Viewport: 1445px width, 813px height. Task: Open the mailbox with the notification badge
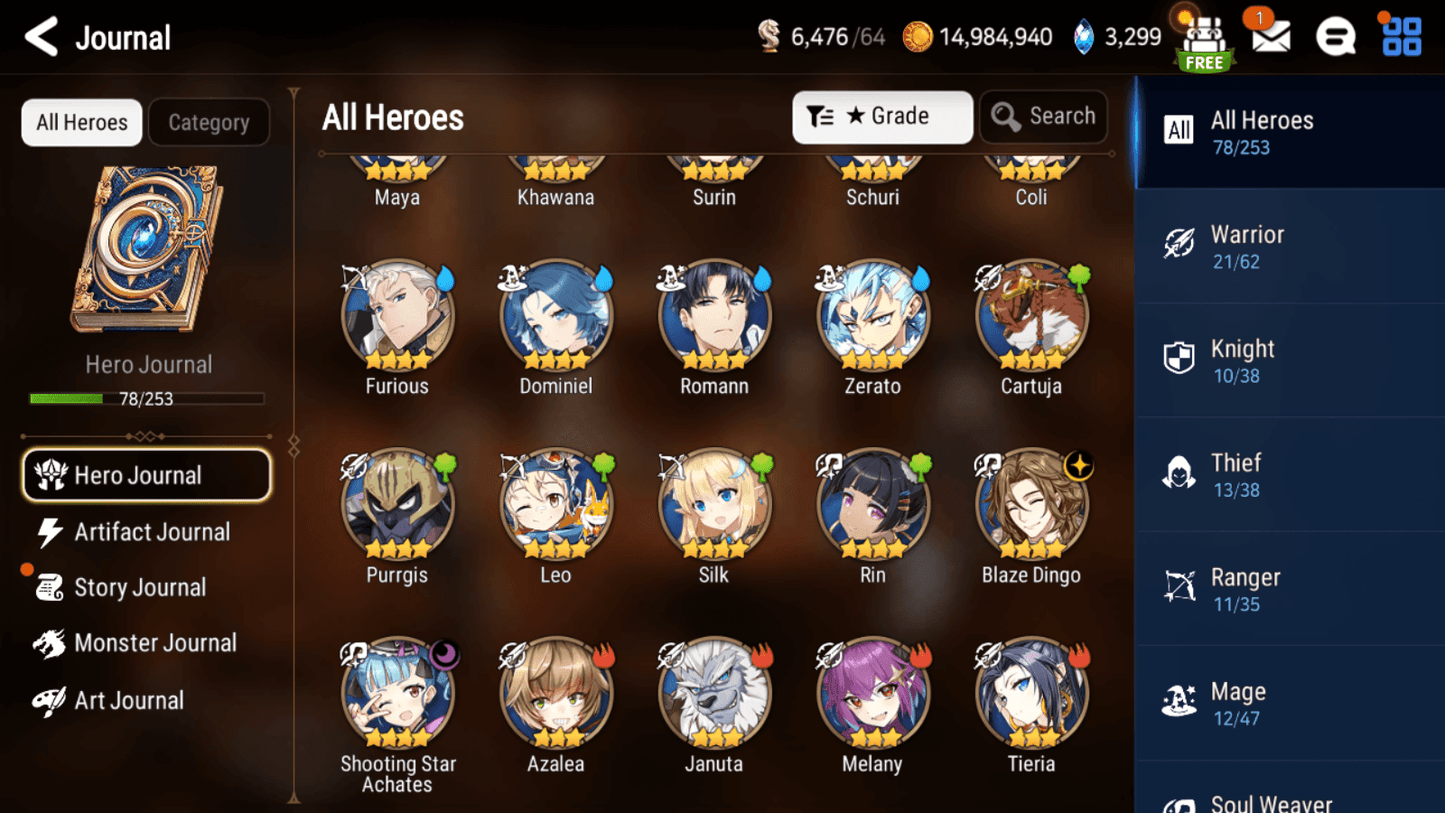(1269, 37)
